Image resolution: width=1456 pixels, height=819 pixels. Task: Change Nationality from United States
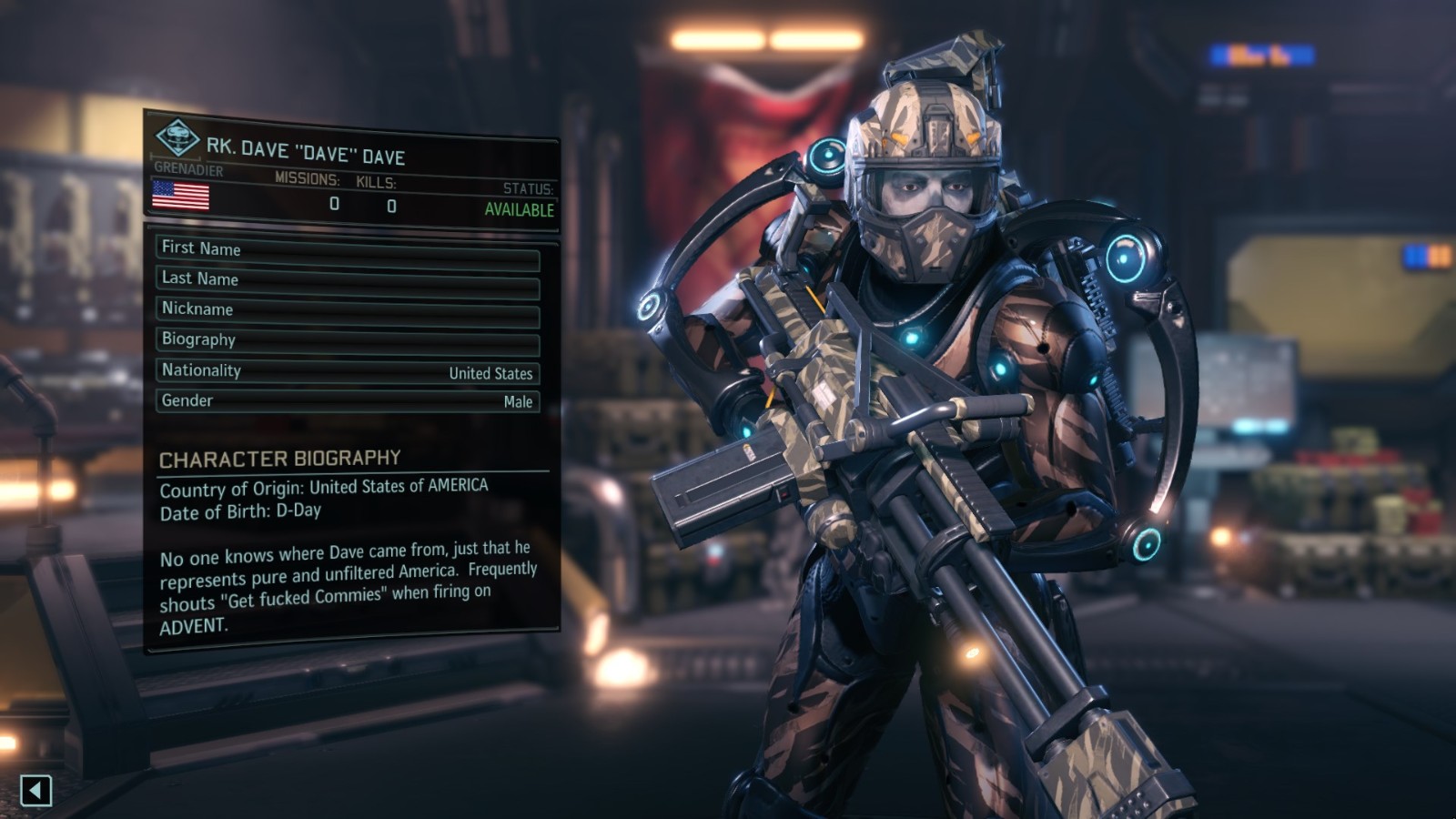click(348, 372)
